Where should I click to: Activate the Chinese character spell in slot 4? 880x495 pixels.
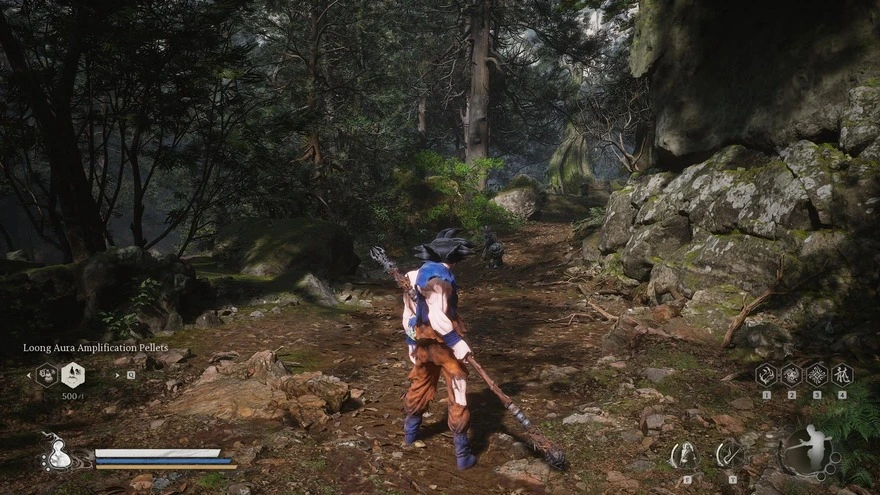pos(842,375)
